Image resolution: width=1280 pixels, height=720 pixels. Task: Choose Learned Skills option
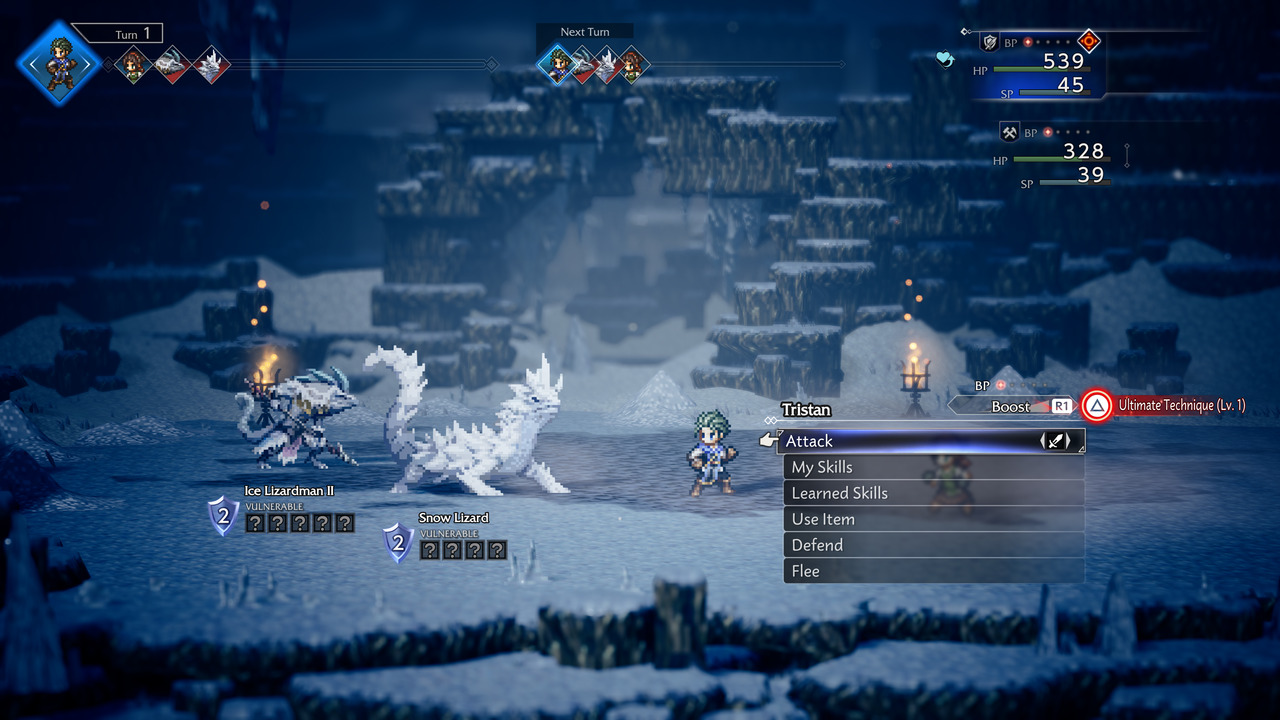pos(932,493)
